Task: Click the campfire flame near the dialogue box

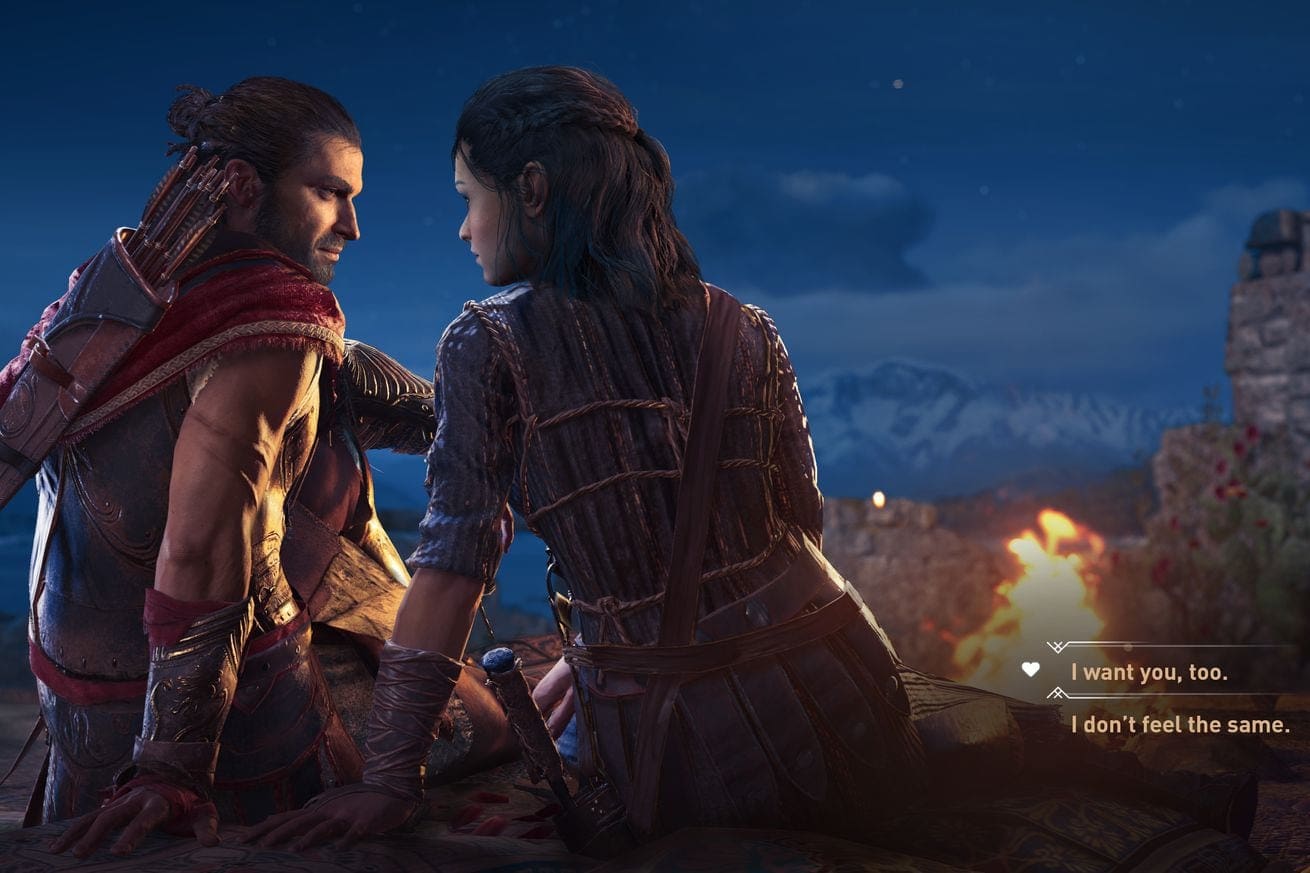Action: pyautogui.click(x=1050, y=580)
